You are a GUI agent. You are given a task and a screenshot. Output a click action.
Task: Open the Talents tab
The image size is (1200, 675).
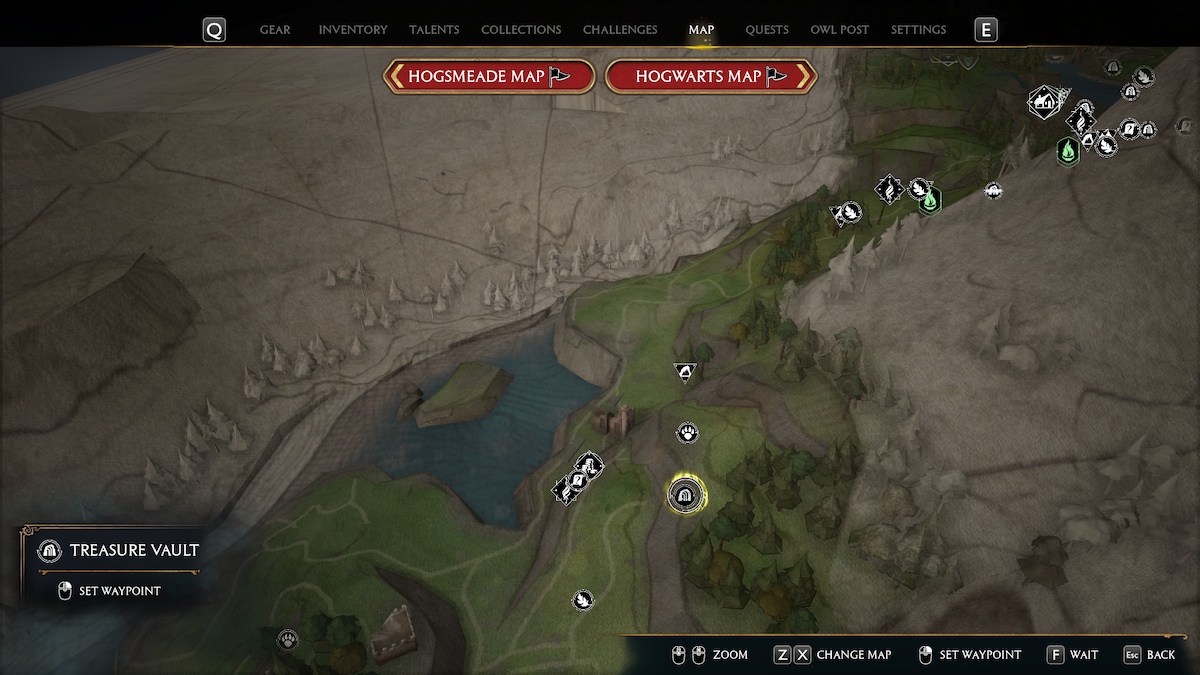pyautogui.click(x=434, y=30)
